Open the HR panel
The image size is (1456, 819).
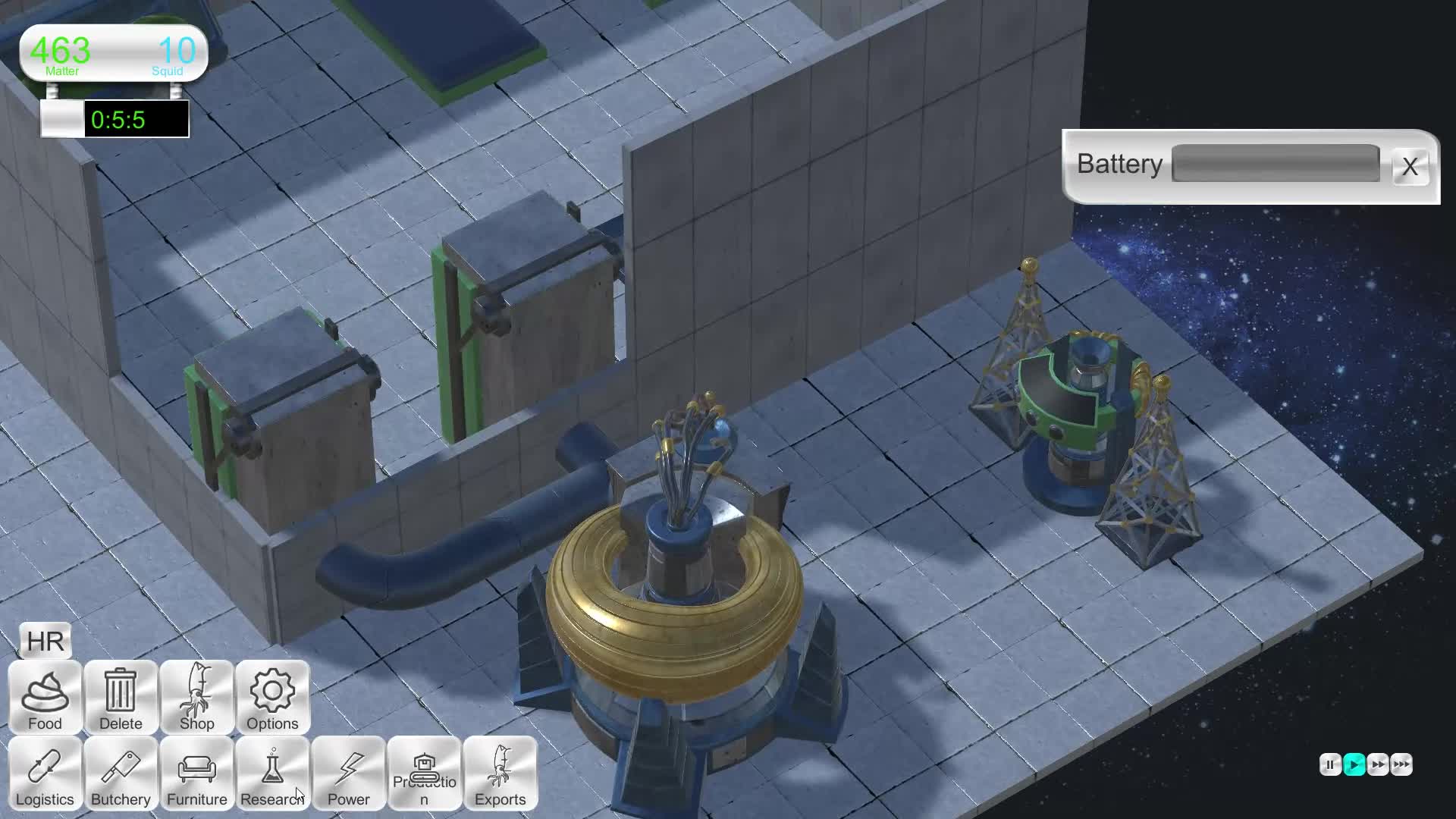pos(43,641)
